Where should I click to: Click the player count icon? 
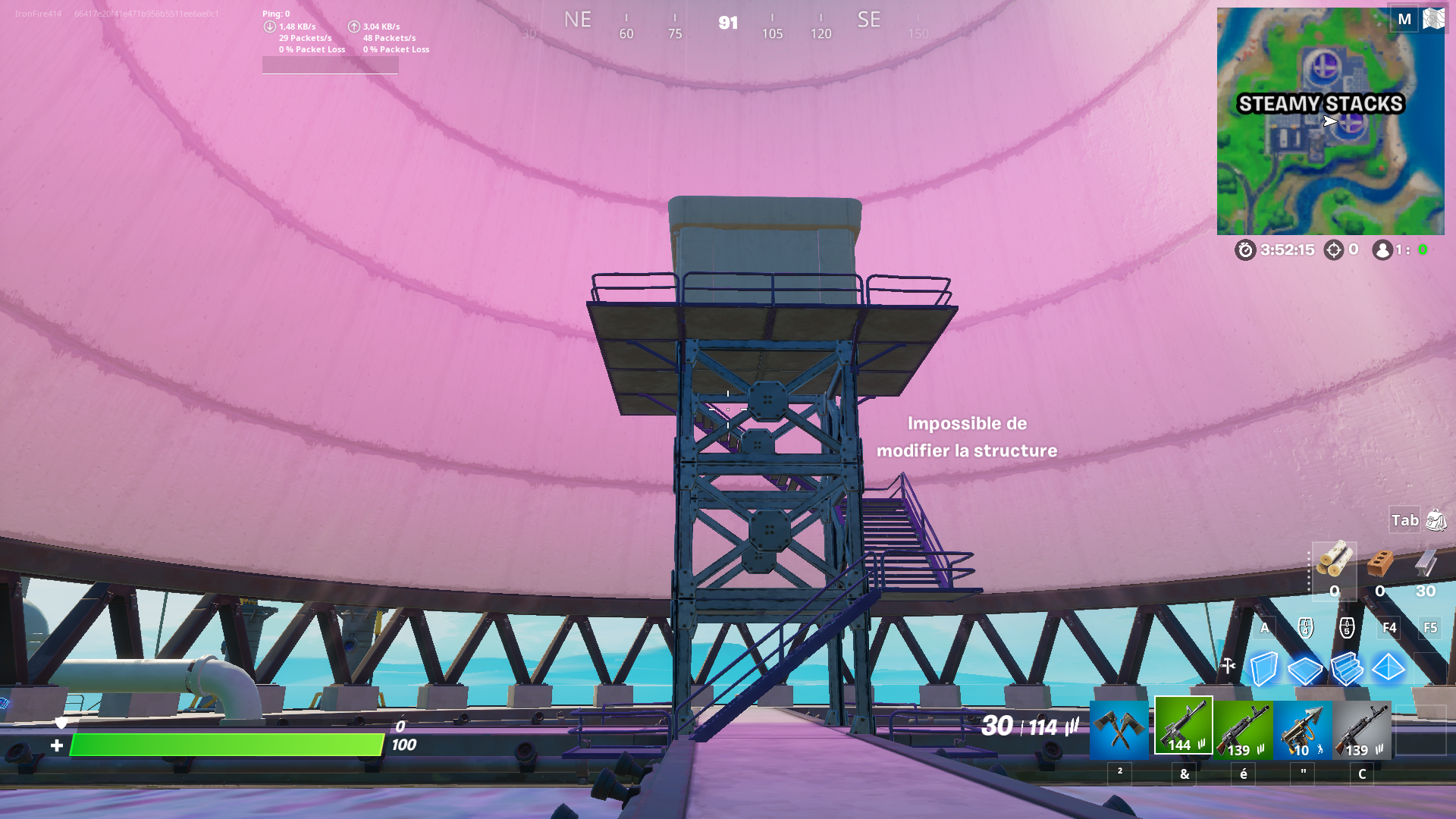click(x=1382, y=250)
